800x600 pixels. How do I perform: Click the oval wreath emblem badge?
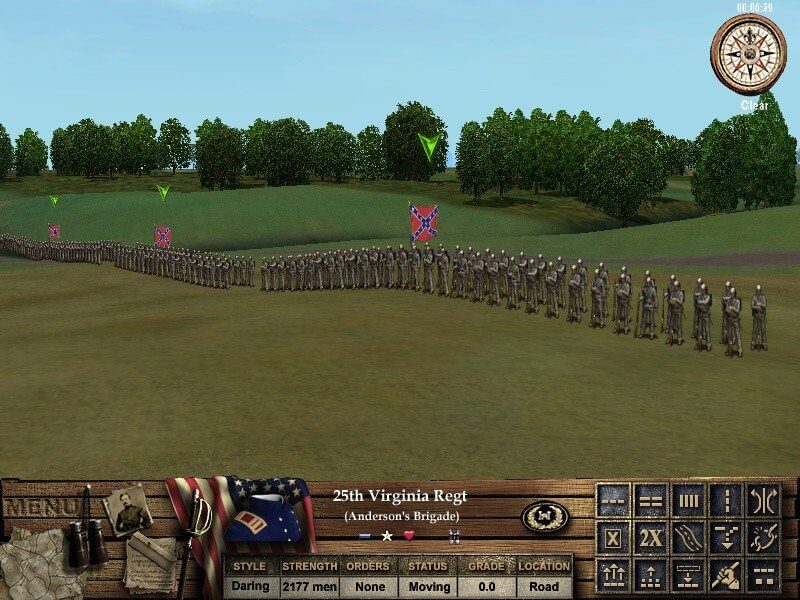(x=545, y=516)
